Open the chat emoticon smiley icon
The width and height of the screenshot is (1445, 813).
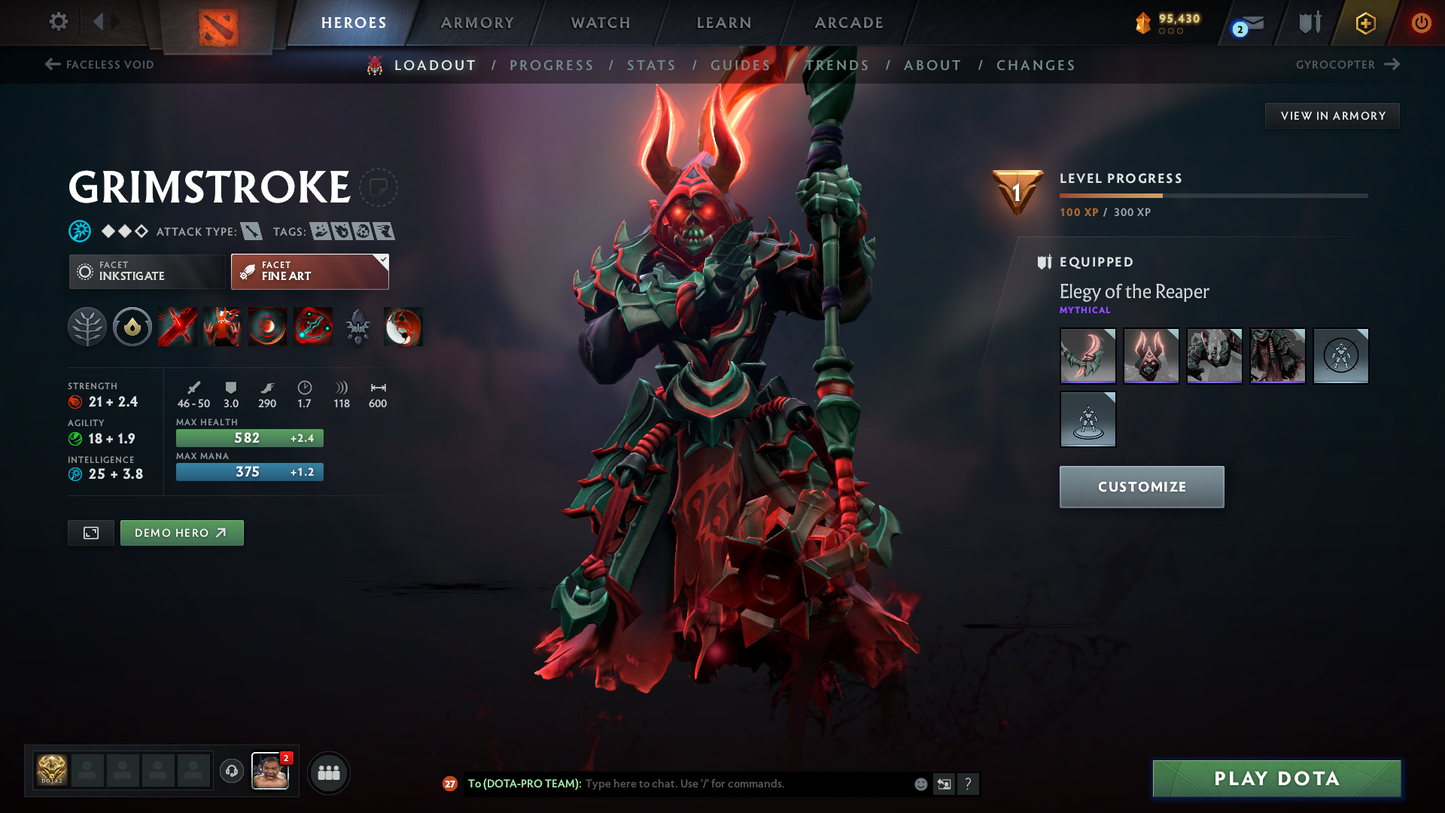(x=920, y=784)
